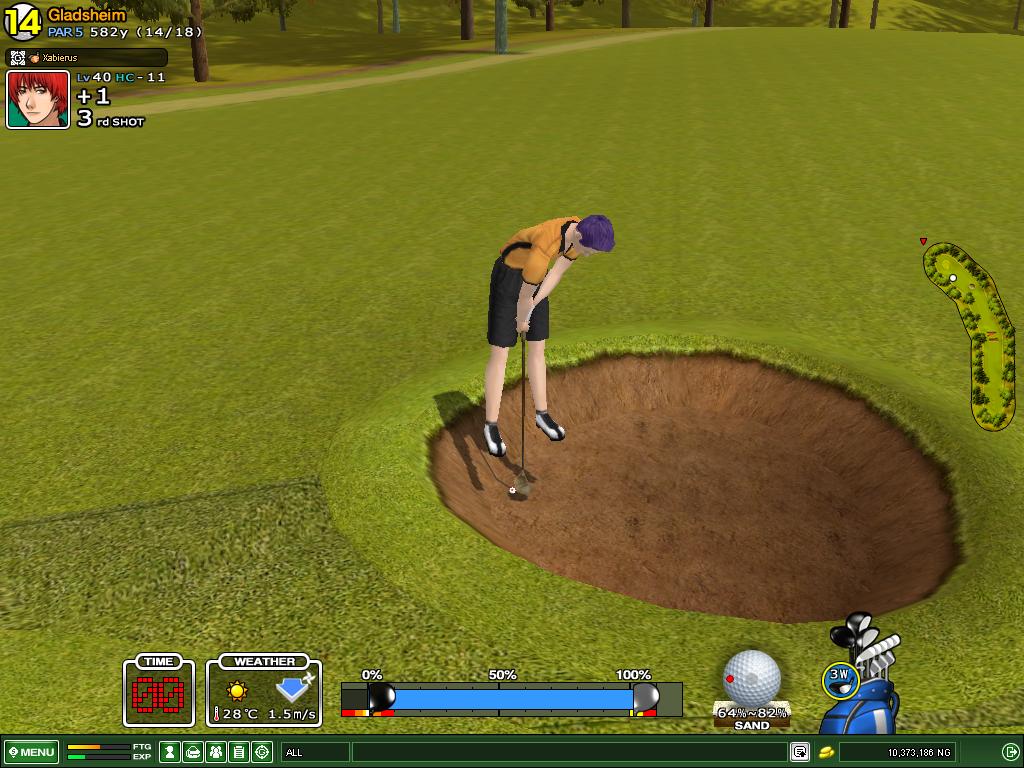
Task: Click the chat message input field
Action: (x=570, y=752)
